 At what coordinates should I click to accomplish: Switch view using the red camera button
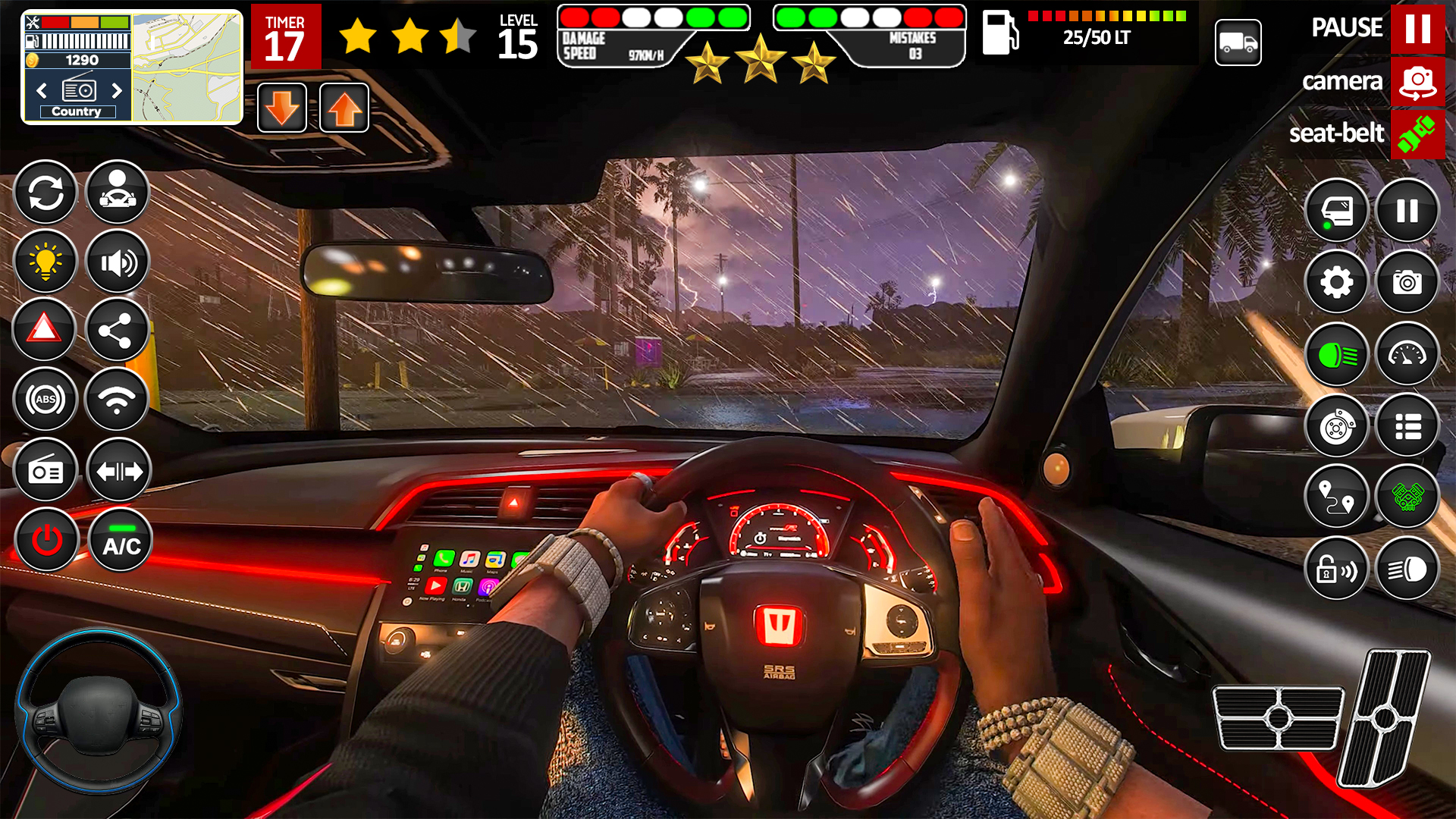point(1417,81)
